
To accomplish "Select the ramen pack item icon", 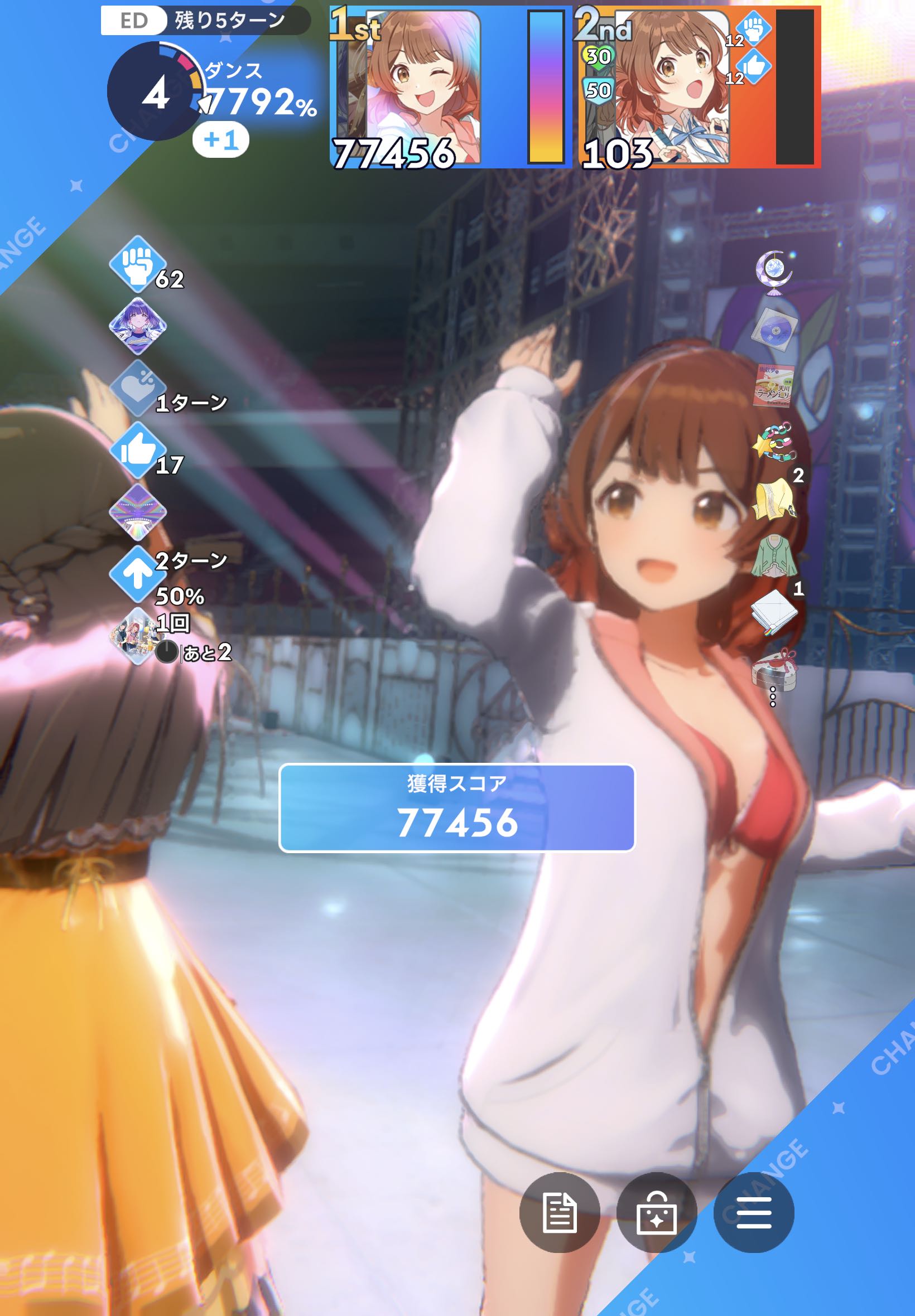I will 774,385.
